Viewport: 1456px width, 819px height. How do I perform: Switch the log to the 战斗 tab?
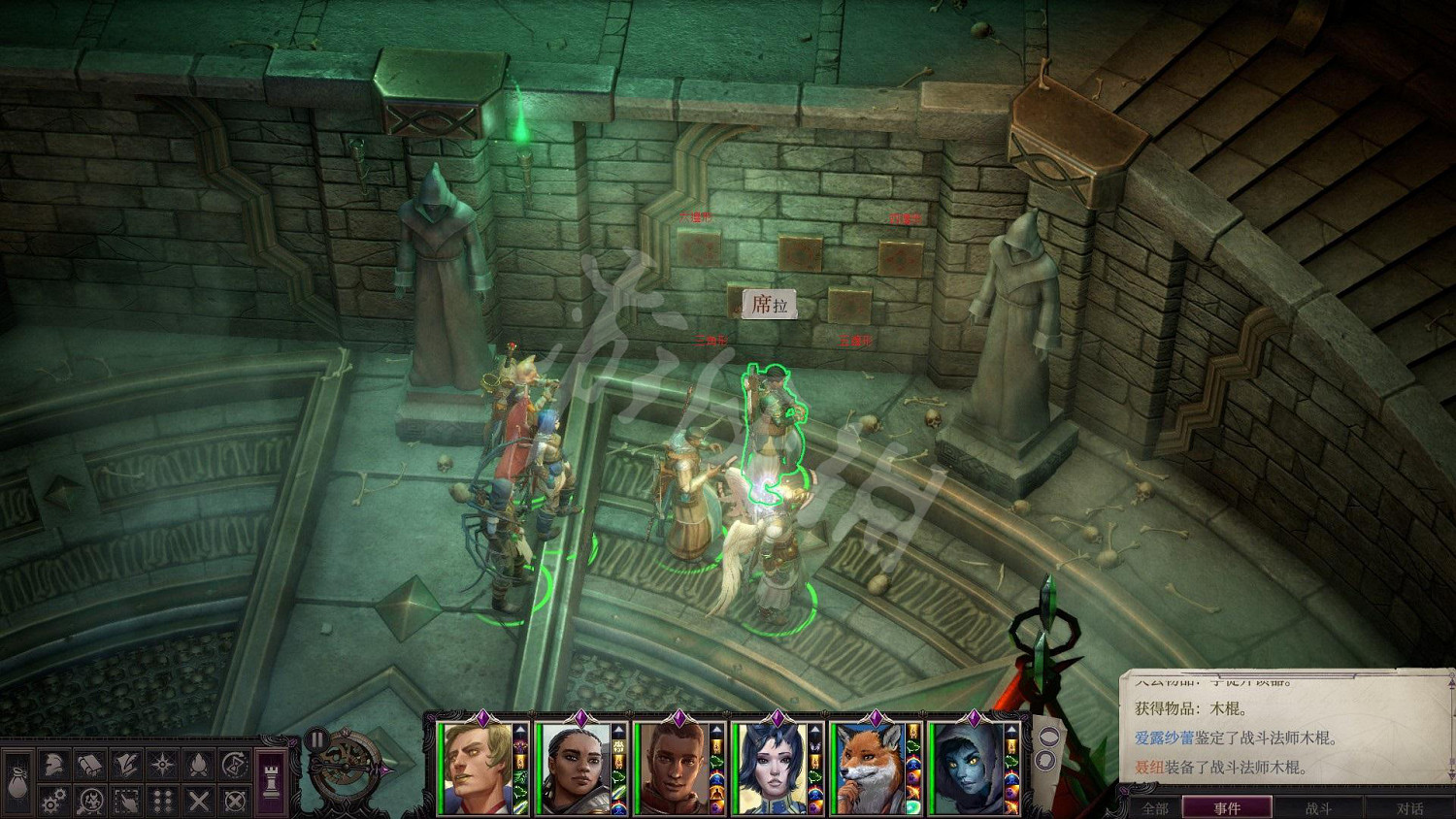1318,807
